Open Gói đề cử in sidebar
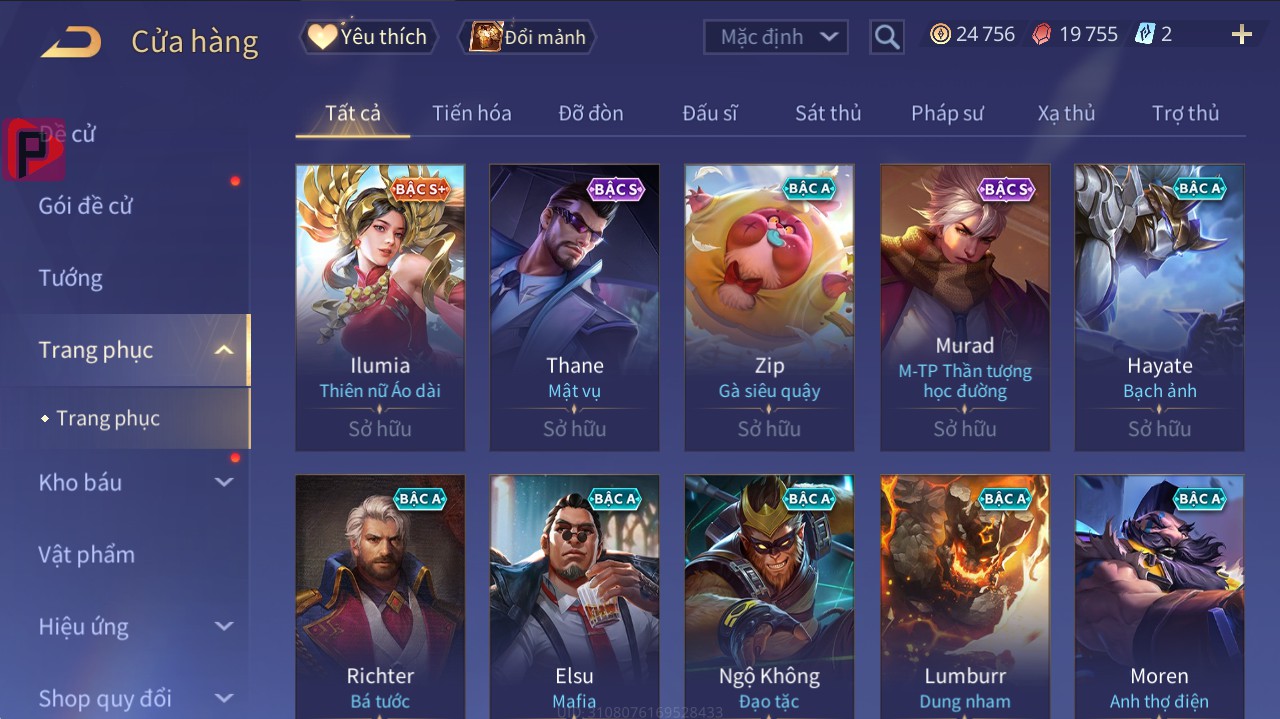Screen dimensions: 1280x719 (x=86, y=206)
